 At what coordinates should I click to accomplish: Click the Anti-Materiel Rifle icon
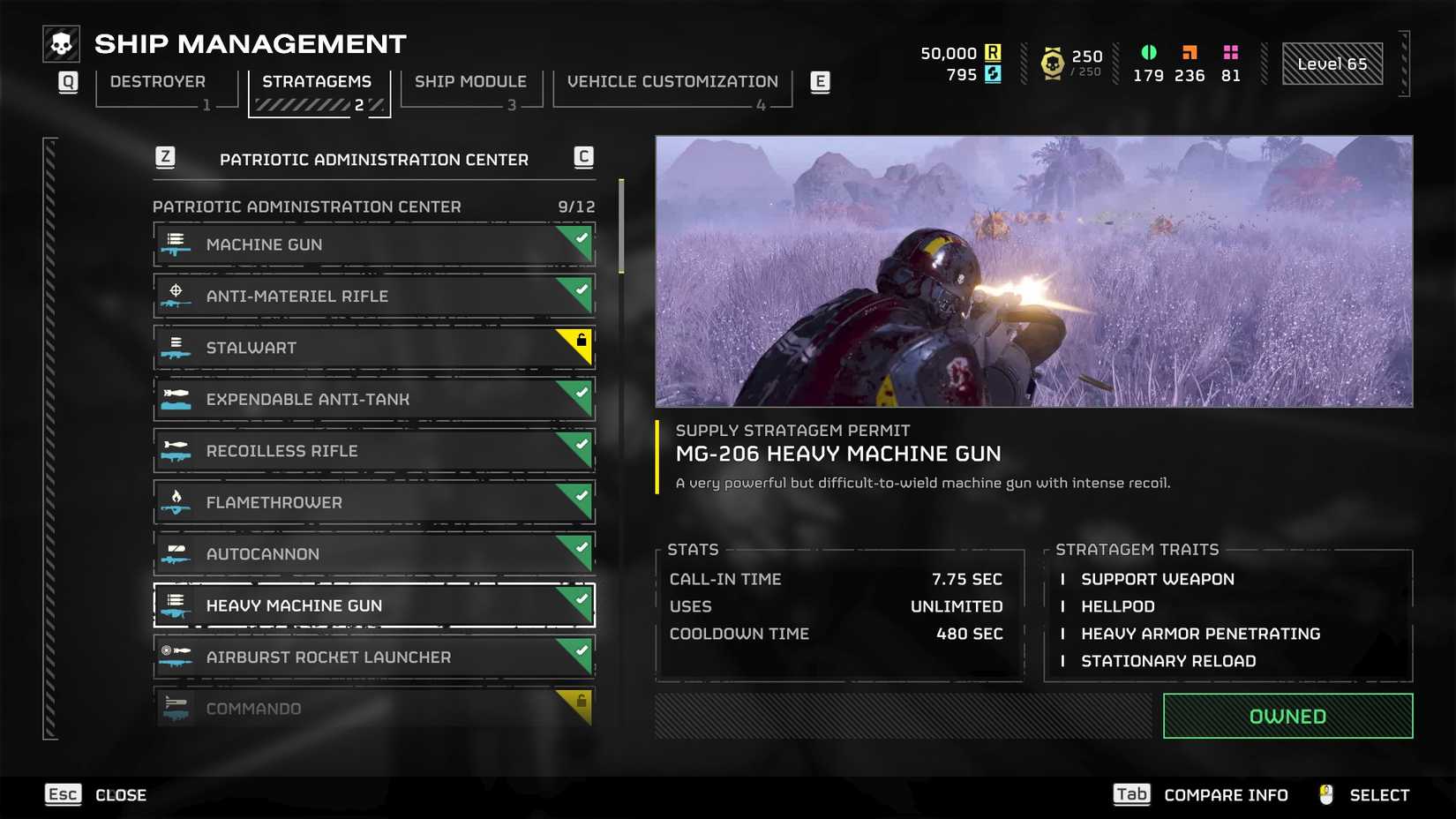176,296
